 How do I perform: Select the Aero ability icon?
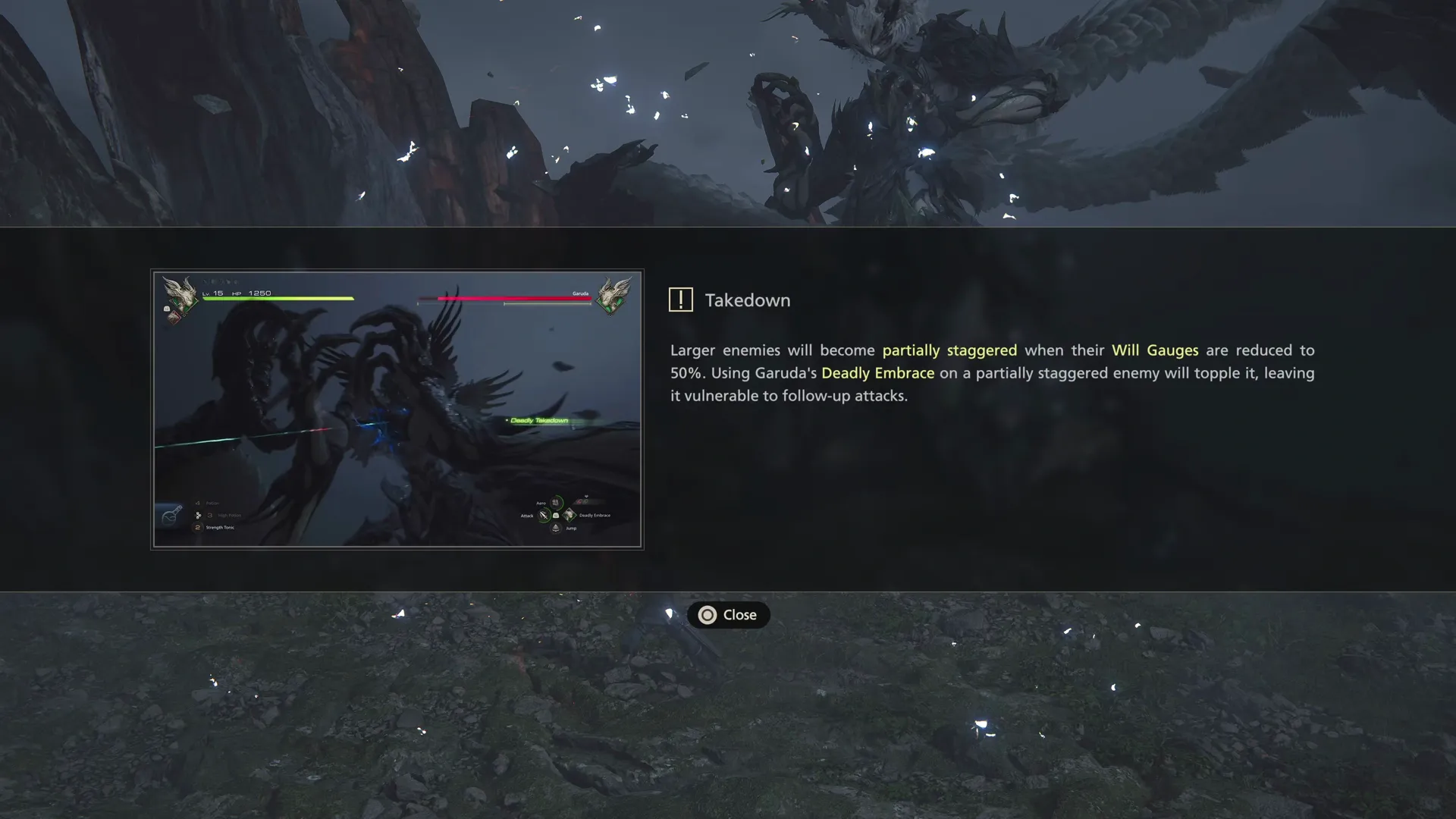[x=555, y=501]
